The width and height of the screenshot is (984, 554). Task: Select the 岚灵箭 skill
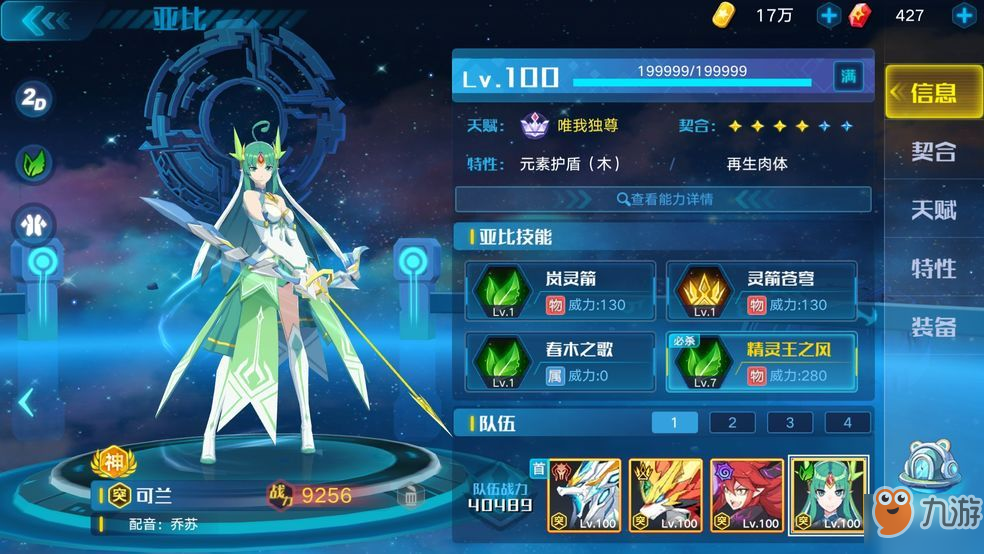561,290
